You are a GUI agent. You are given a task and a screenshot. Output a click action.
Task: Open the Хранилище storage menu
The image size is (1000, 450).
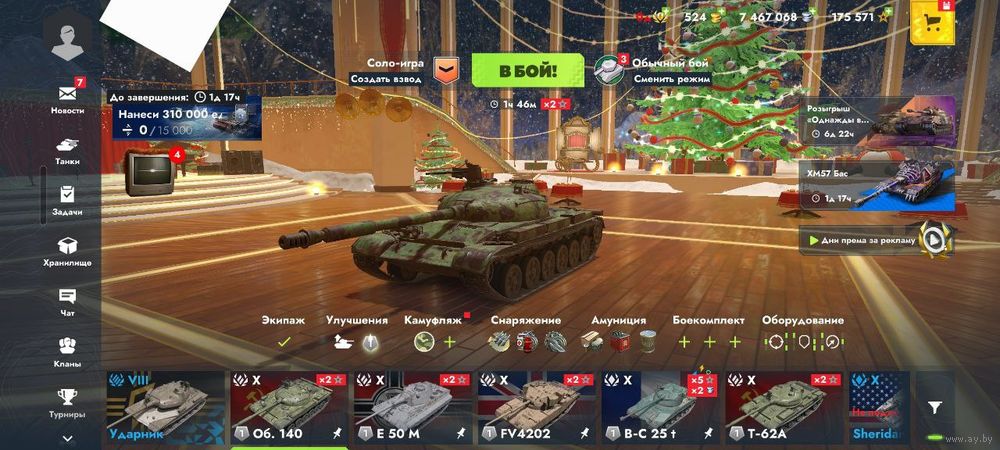68,251
